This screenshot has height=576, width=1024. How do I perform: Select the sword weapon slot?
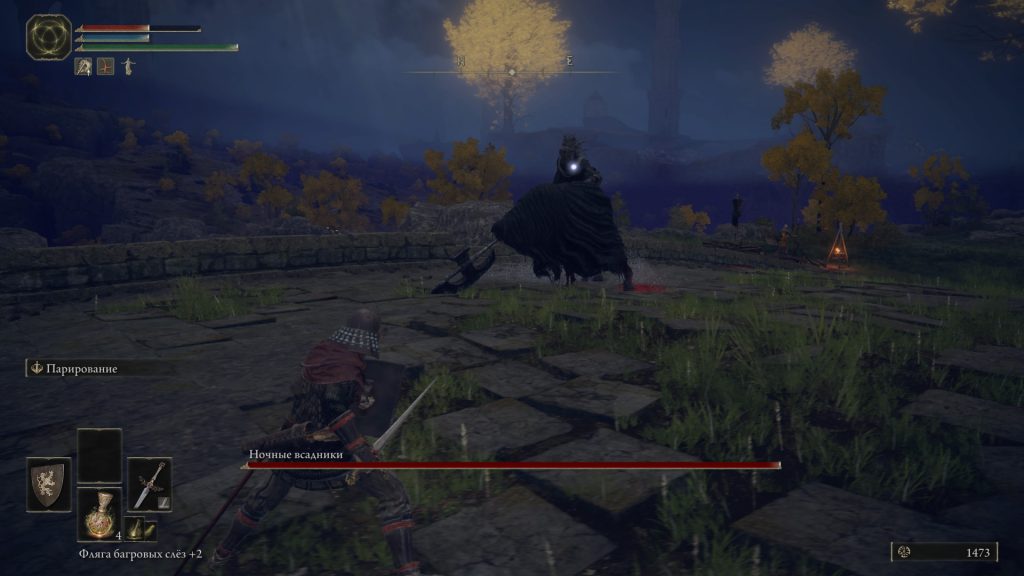[x=149, y=484]
